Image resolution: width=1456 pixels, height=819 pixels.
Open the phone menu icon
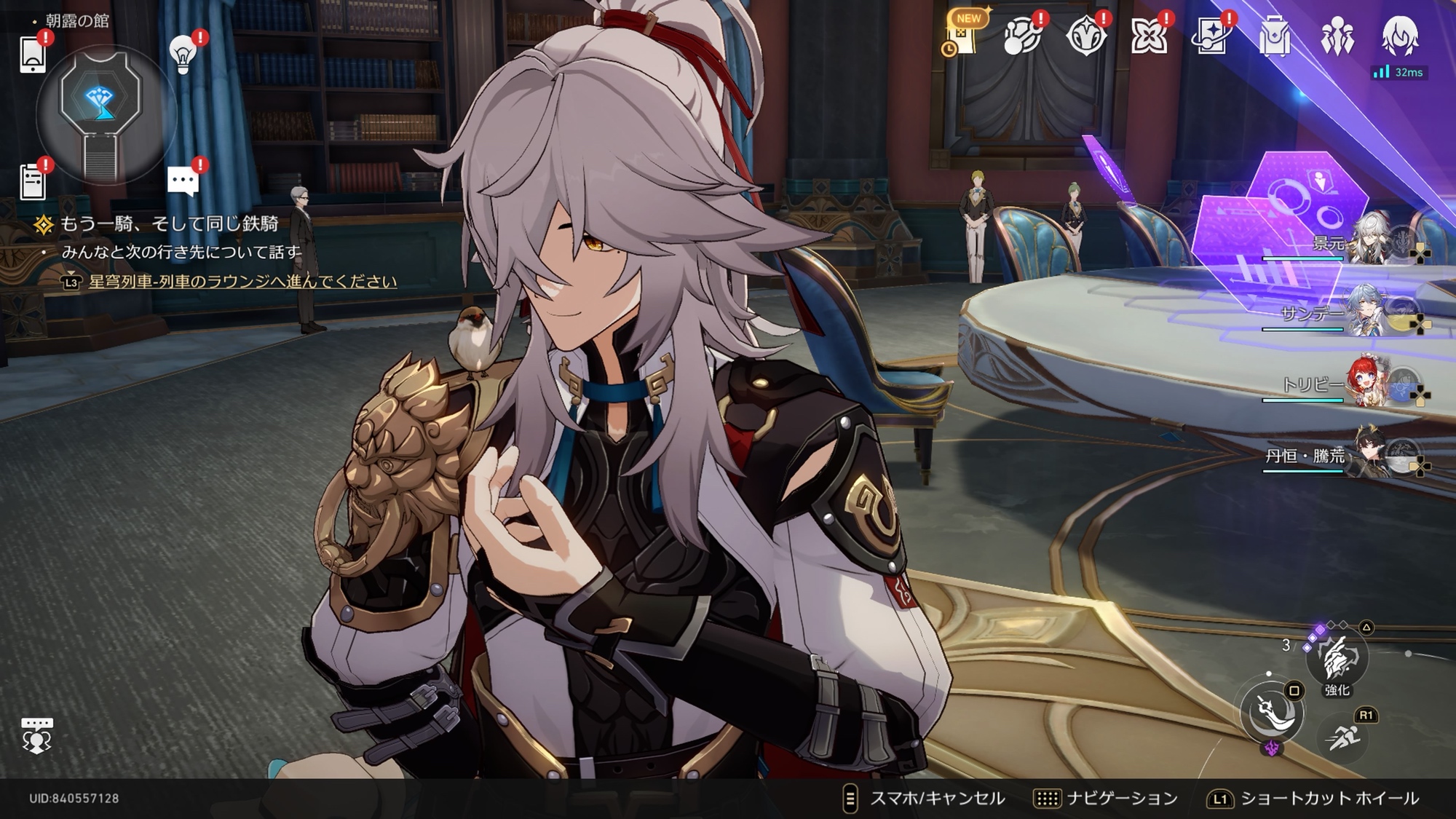(x=33, y=54)
